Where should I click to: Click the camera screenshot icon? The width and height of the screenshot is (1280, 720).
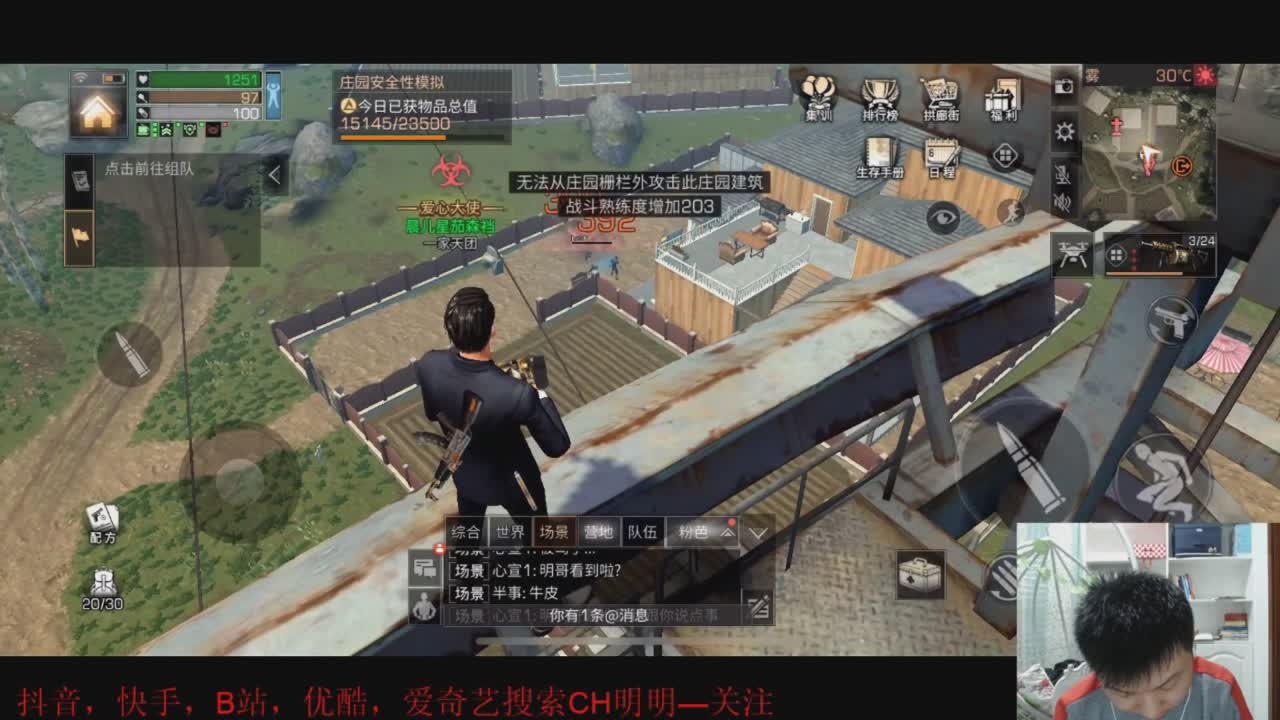(1065, 87)
